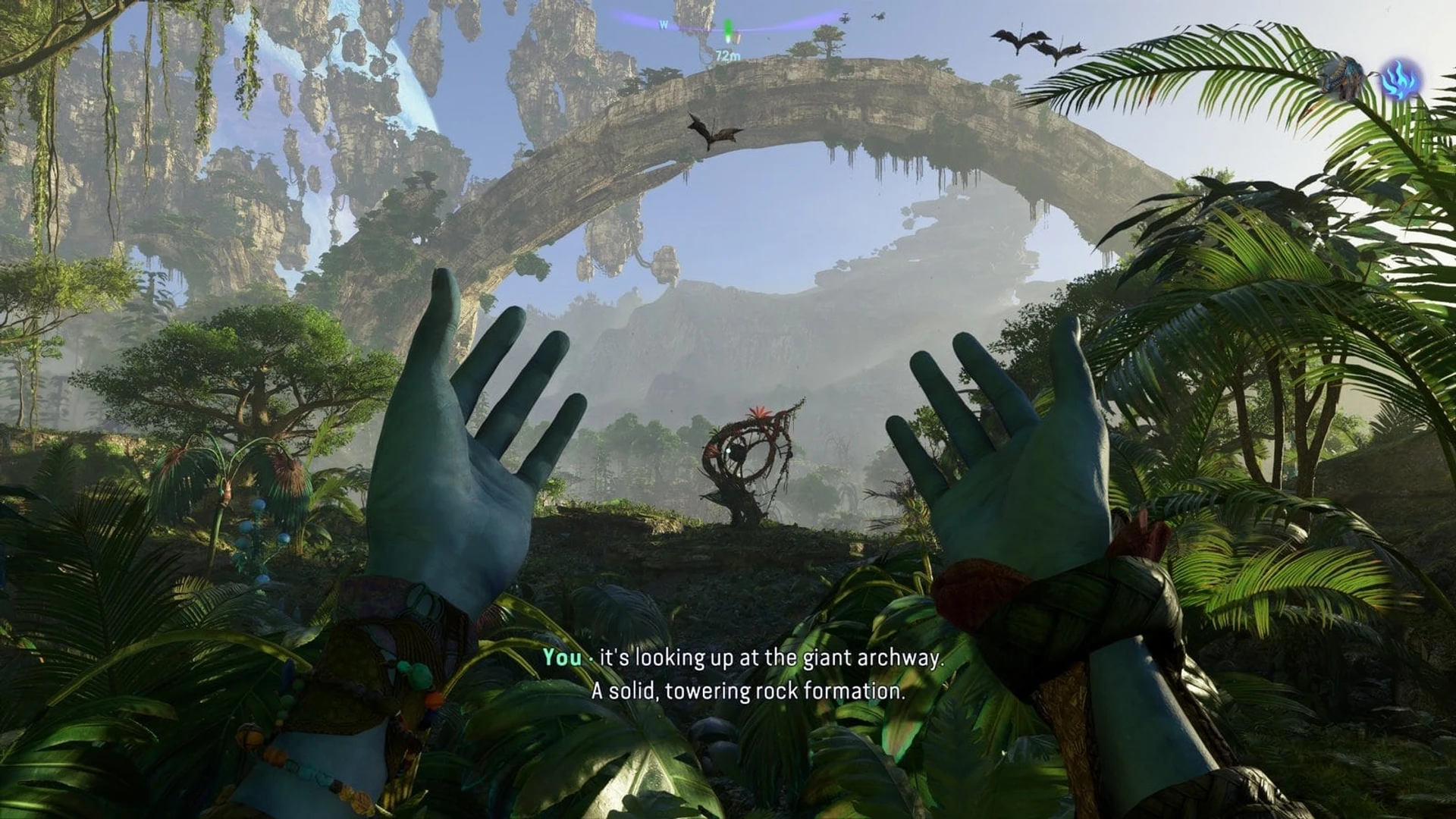Screen dimensions: 1456x819
Task: Click the green waypoint marker on the compass
Action: click(x=728, y=27)
